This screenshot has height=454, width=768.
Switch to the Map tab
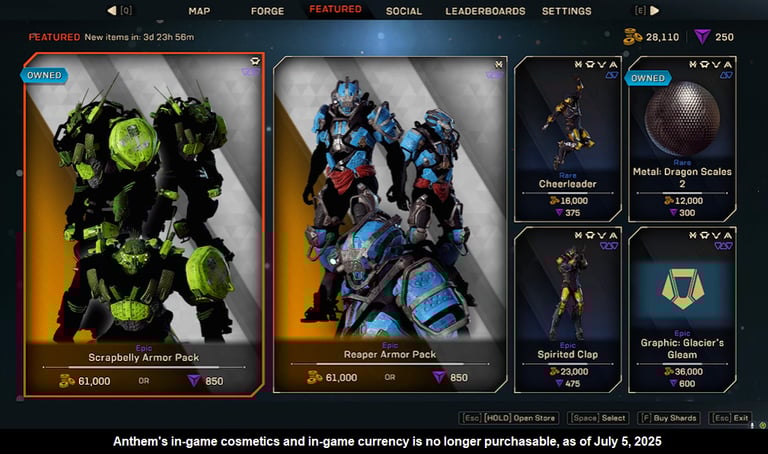199,11
